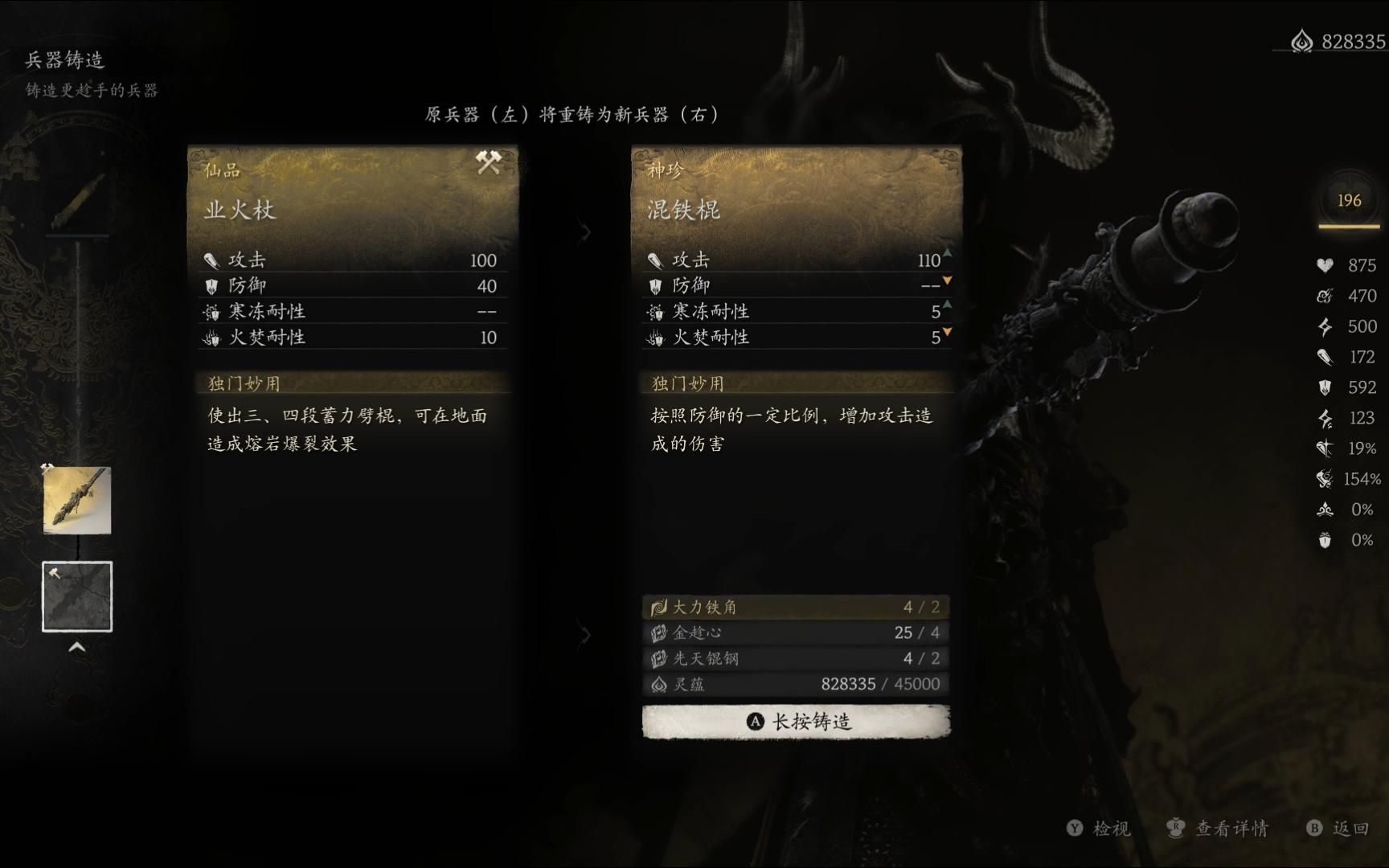Select the 大力铁角 material row
Image resolution: width=1389 pixels, height=868 pixels.
(x=796, y=607)
